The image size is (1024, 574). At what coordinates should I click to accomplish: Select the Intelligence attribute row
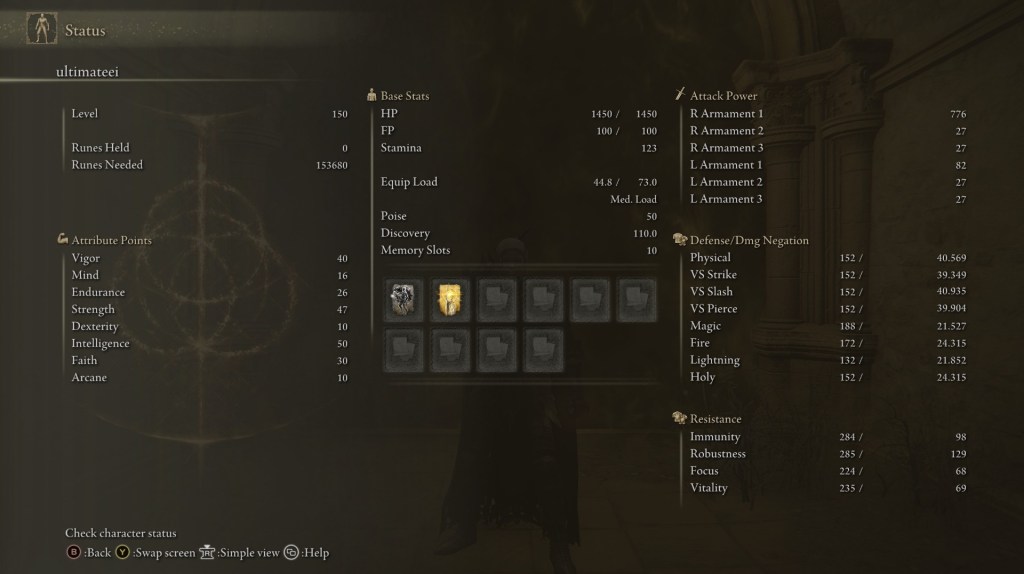pyautogui.click(x=209, y=343)
